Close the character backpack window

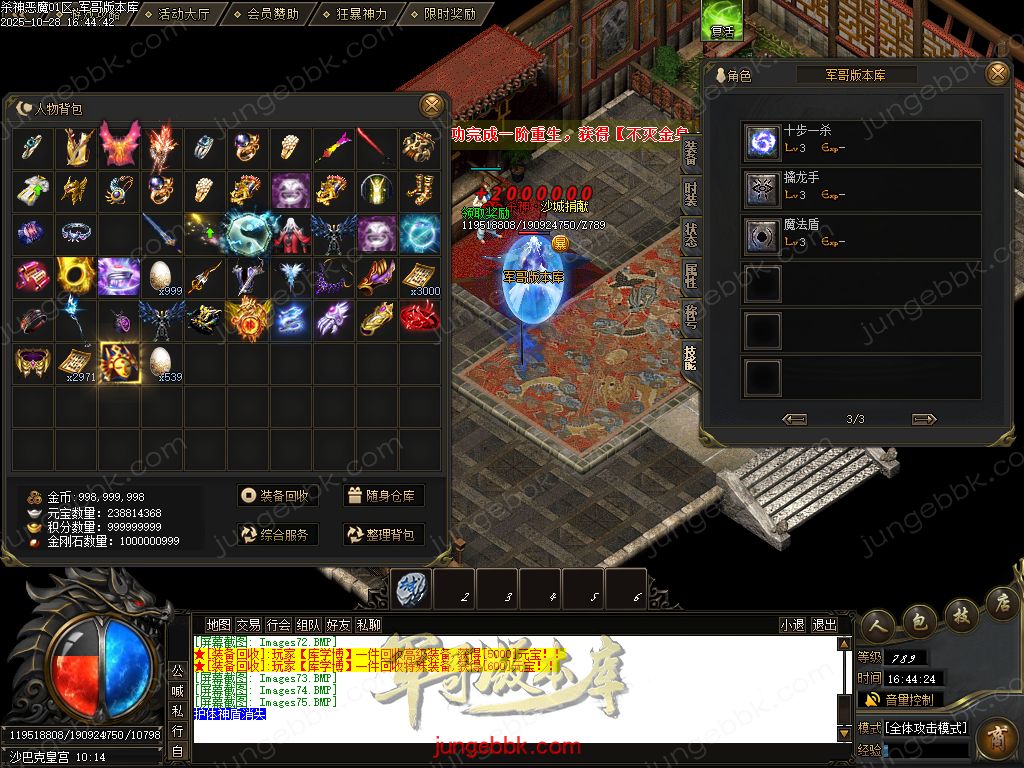tap(432, 105)
